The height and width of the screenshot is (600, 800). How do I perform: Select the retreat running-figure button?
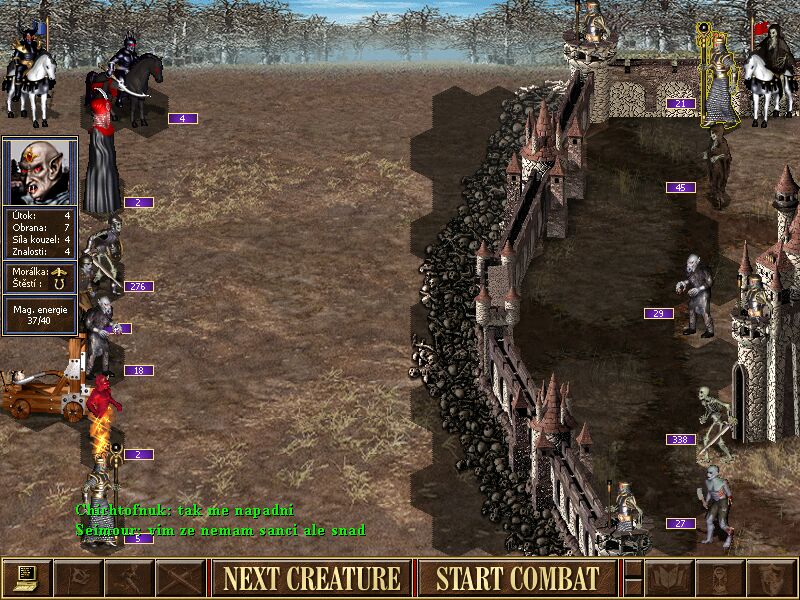tap(129, 578)
